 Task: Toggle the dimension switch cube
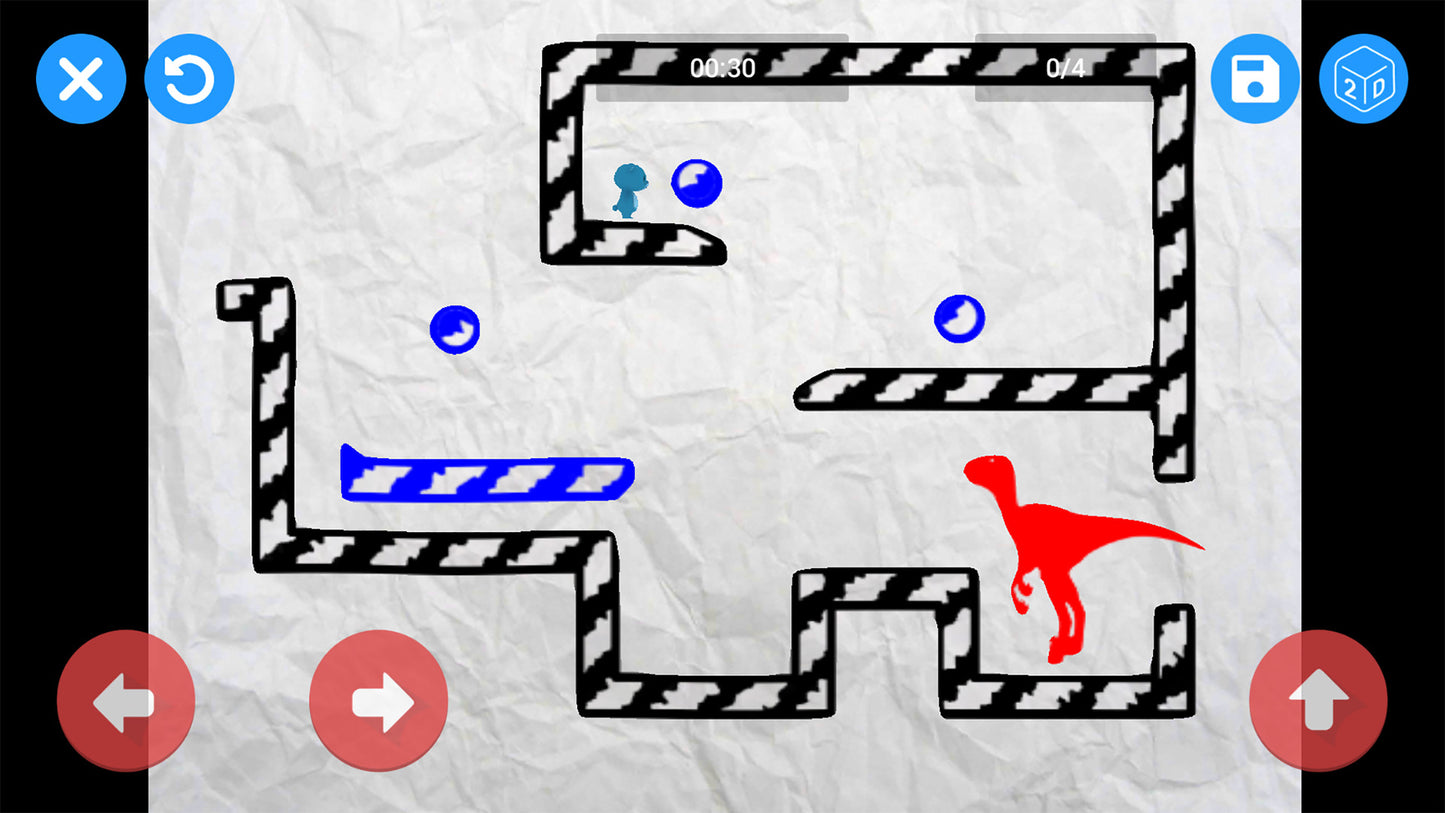point(1364,79)
